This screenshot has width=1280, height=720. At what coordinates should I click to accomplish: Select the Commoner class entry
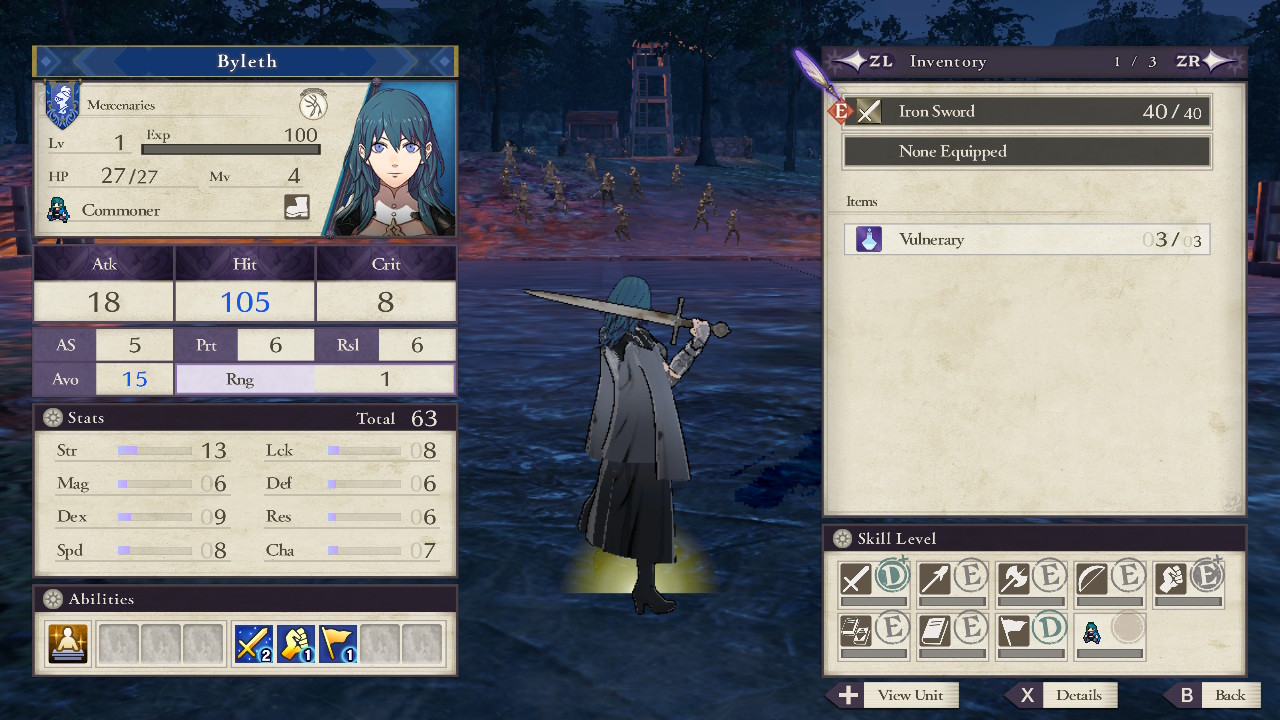(120, 210)
